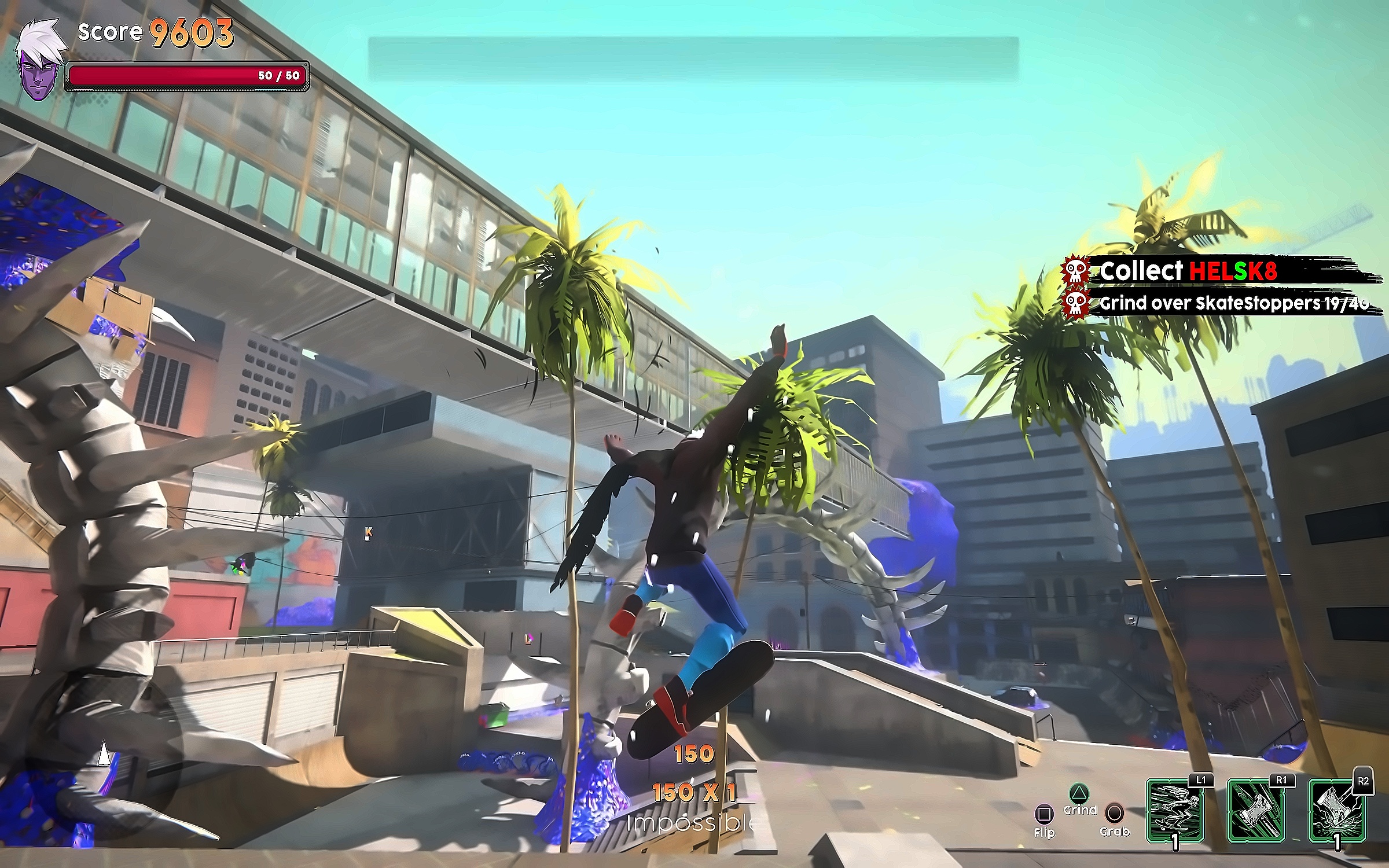Image resolution: width=1389 pixels, height=868 pixels.
Task: Activate the skateboarder dash ability
Action: point(1174,811)
